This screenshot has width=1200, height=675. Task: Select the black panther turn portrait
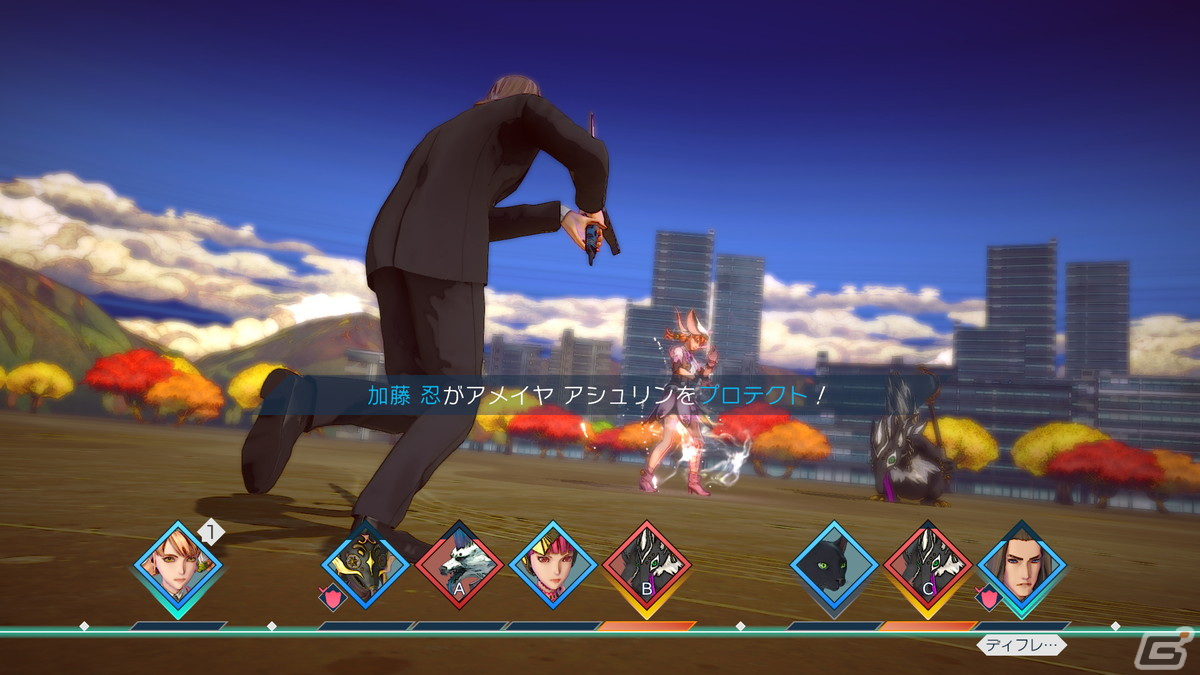click(x=834, y=566)
